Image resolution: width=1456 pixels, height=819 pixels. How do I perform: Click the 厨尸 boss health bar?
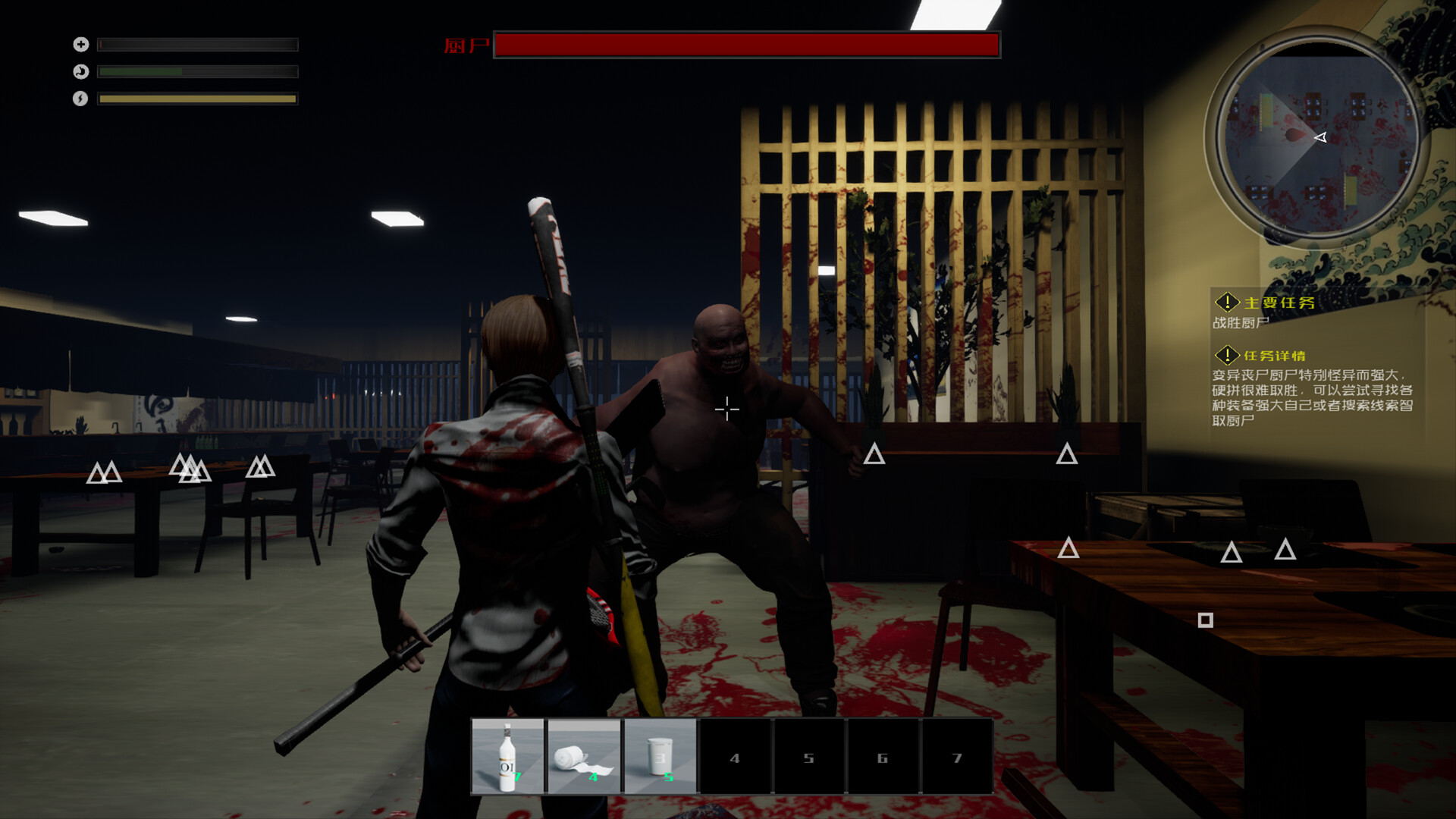(747, 45)
